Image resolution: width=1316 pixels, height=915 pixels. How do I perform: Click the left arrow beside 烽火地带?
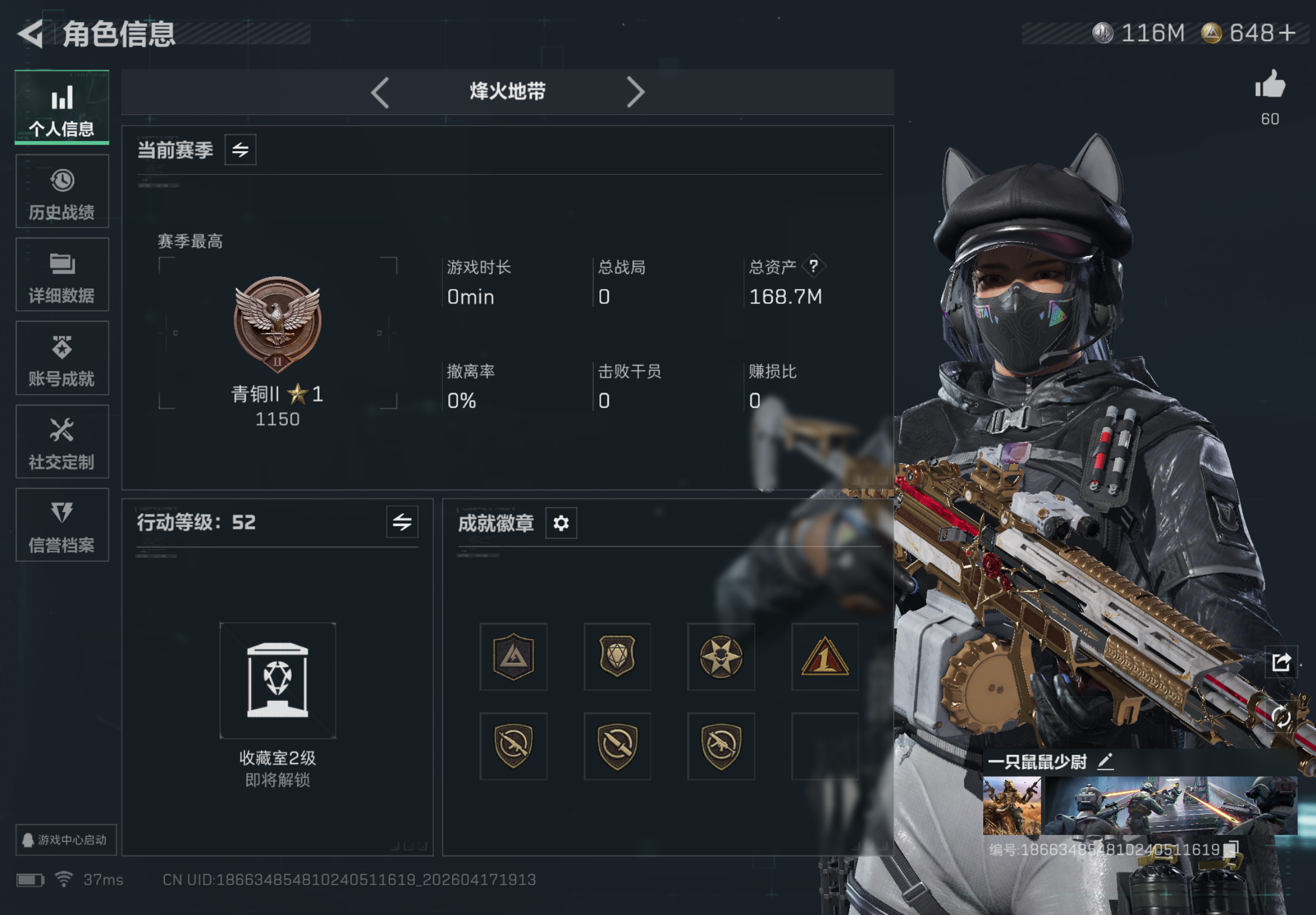click(380, 92)
